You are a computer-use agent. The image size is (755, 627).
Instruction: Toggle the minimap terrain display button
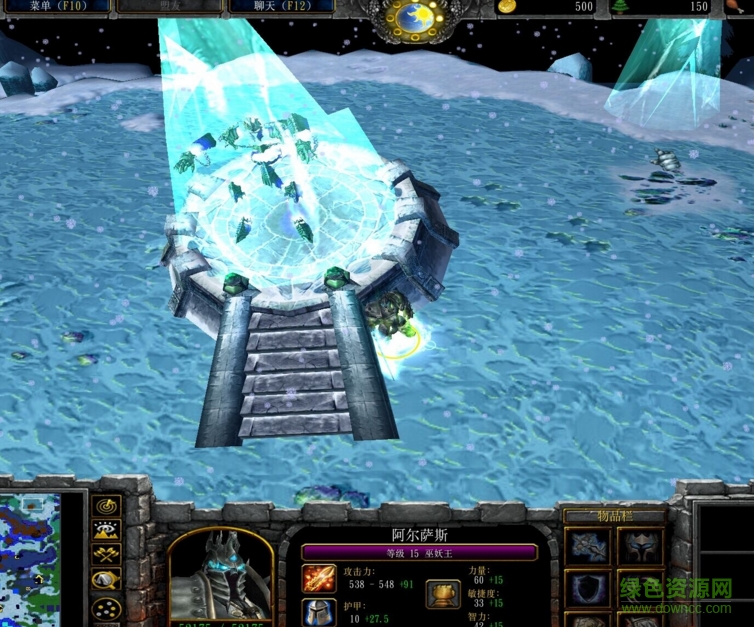point(106,531)
